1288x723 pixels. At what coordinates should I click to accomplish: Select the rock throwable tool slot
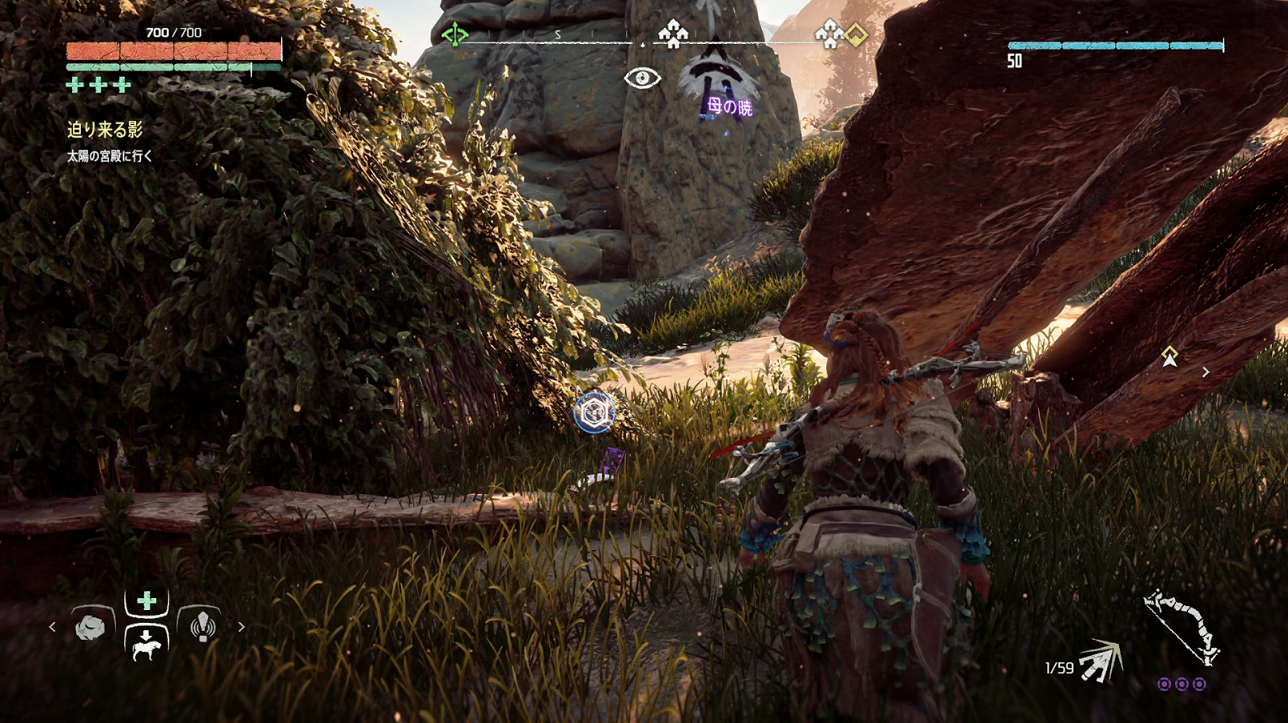click(90, 627)
